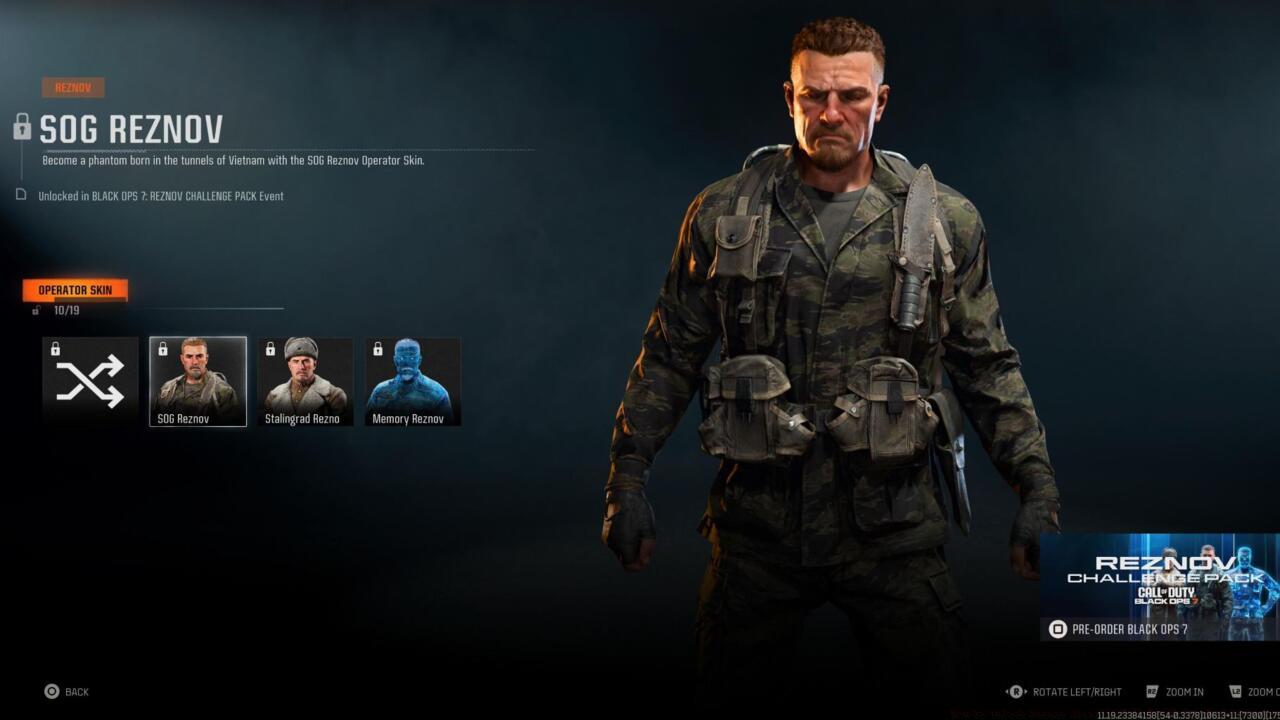Click the L2 Zoom Out icon
Image resolution: width=1280 pixels, height=720 pixels.
click(1238, 691)
